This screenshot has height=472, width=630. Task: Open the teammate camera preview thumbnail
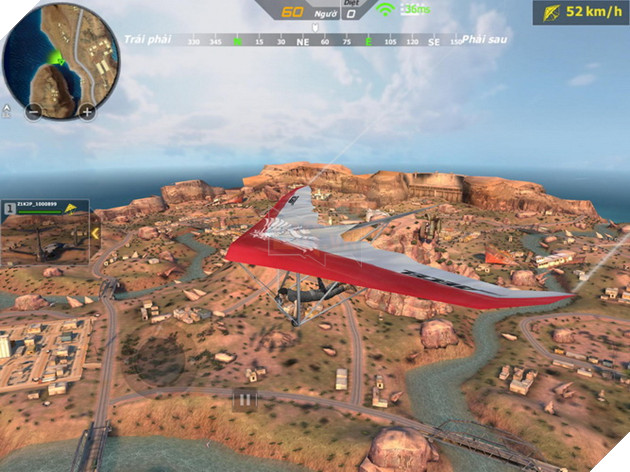[x=45, y=240]
